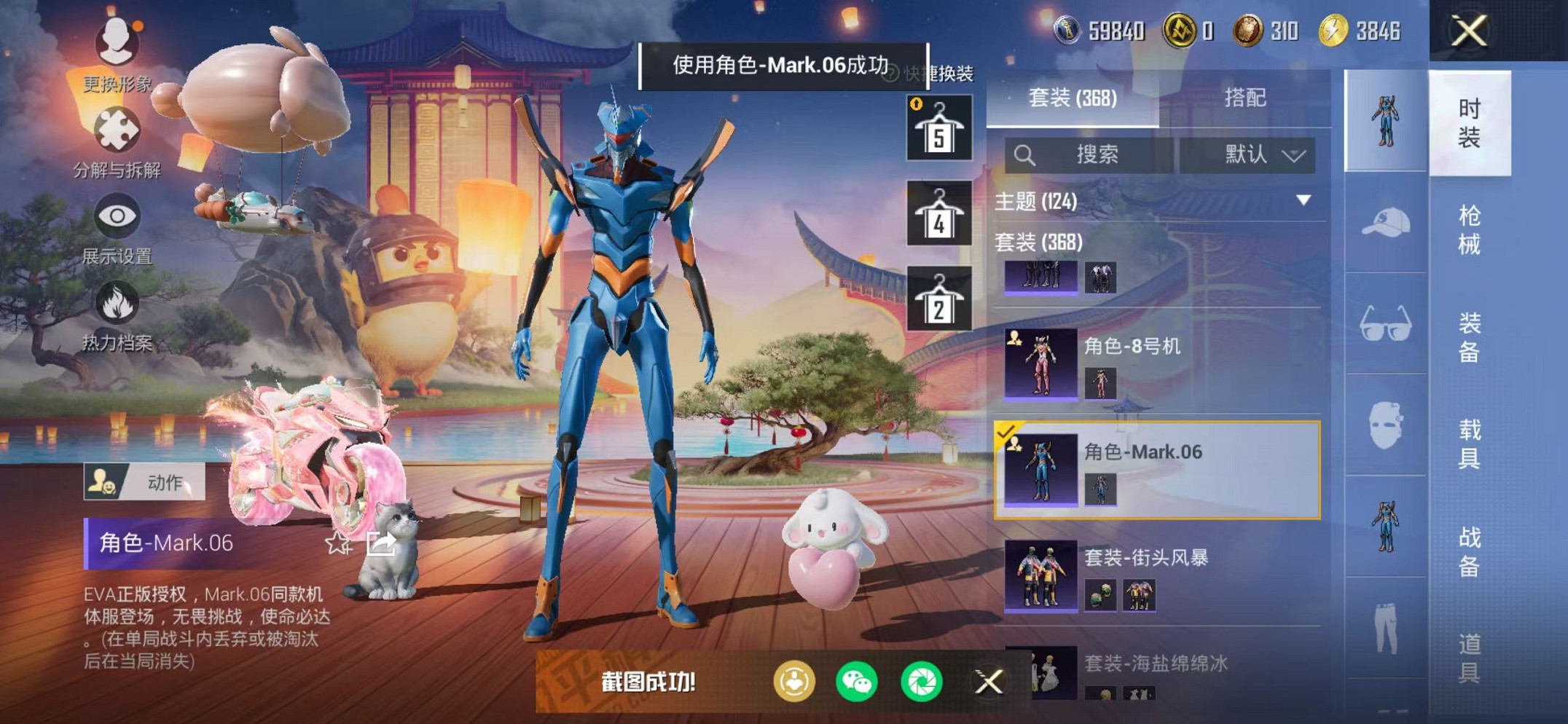
Task: Open 展示设置 display settings eye icon
Action: click(117, 215)
